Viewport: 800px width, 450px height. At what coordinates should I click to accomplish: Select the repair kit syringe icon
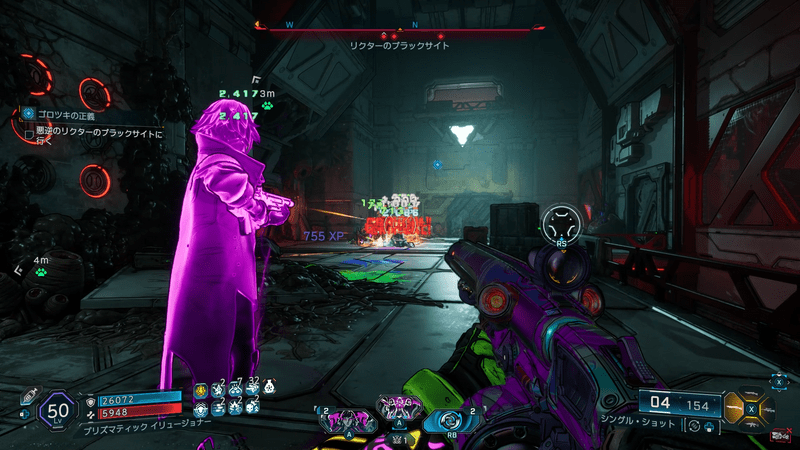coord(26,396)
